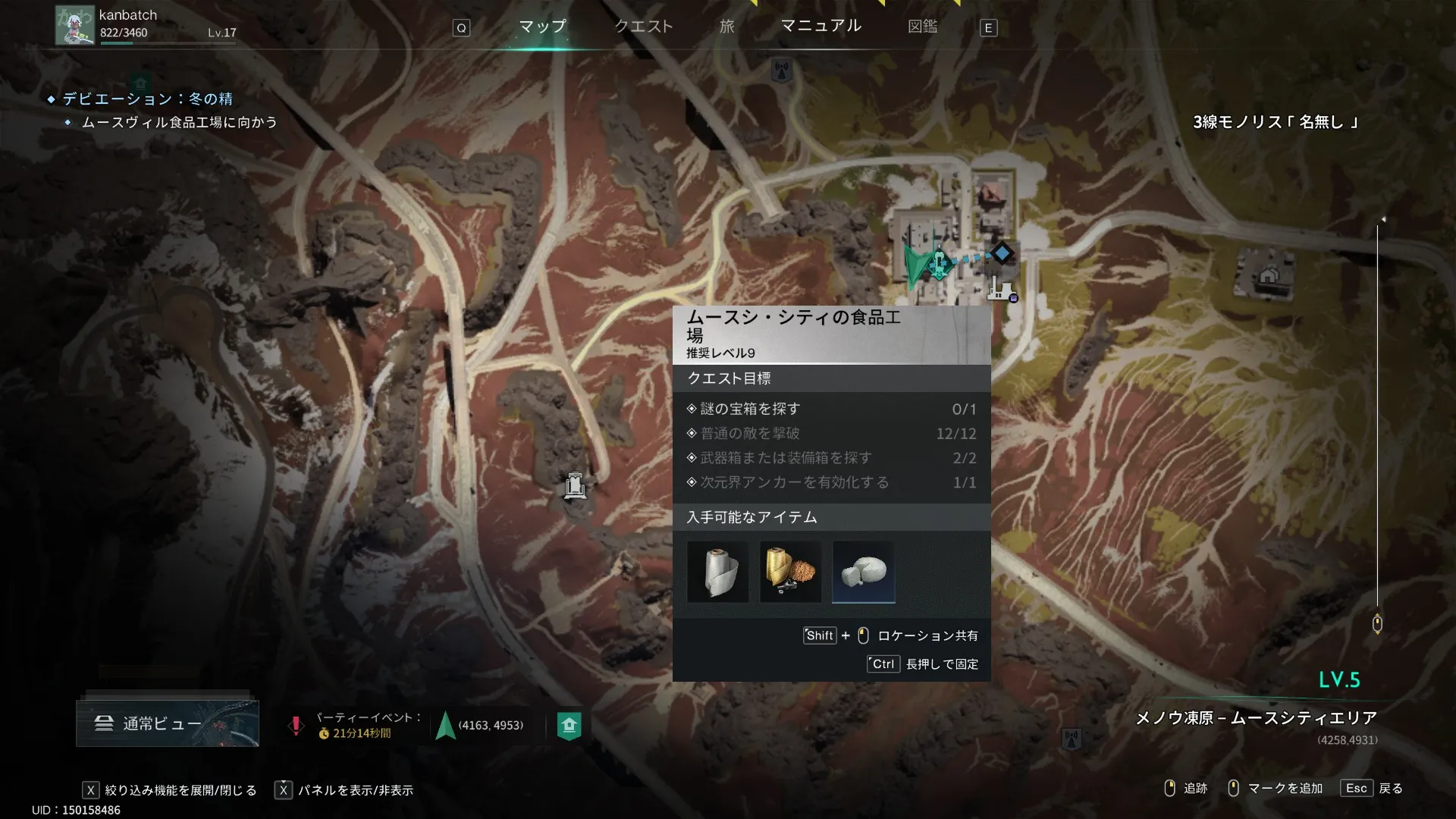
Task: Click the factory icon marker on map
Action: coord(1001,289)
